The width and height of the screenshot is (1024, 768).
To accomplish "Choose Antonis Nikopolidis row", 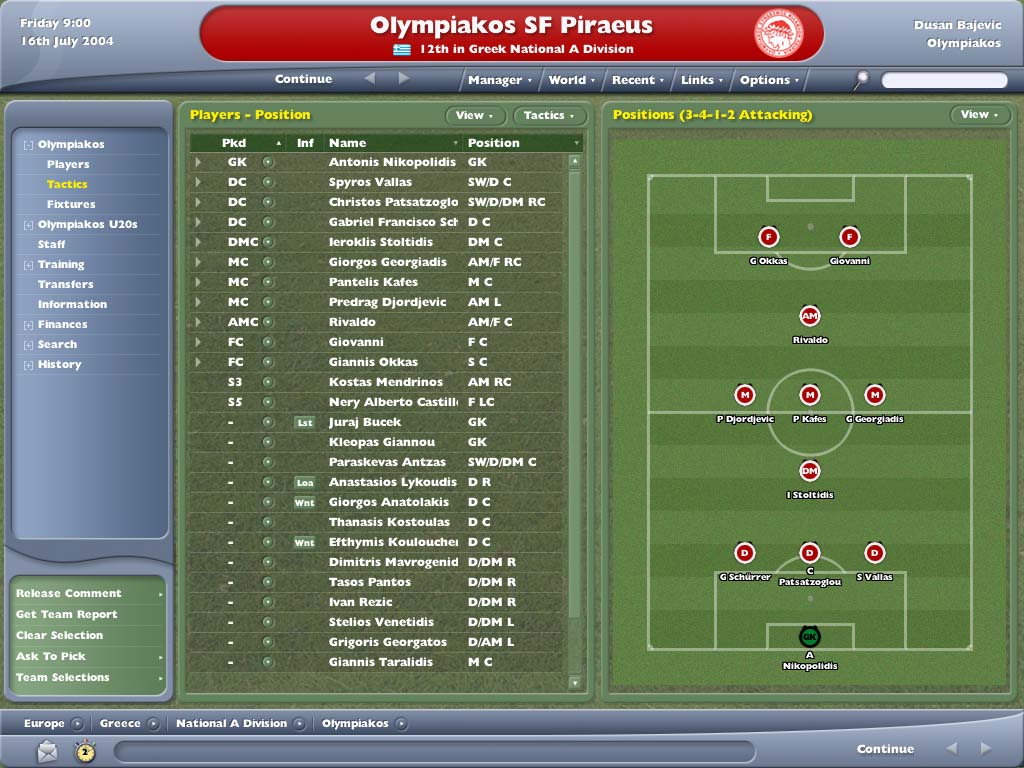I will tap(391, 162).
